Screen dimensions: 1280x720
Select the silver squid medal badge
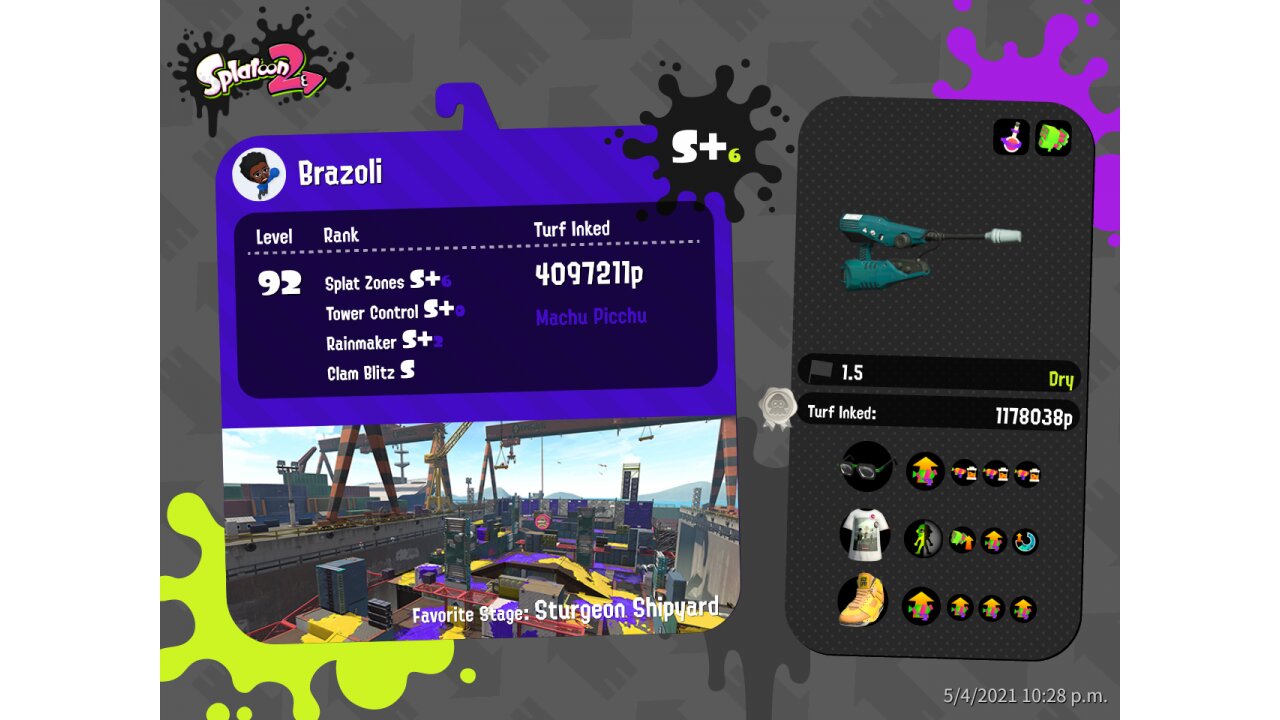(777, 408)
